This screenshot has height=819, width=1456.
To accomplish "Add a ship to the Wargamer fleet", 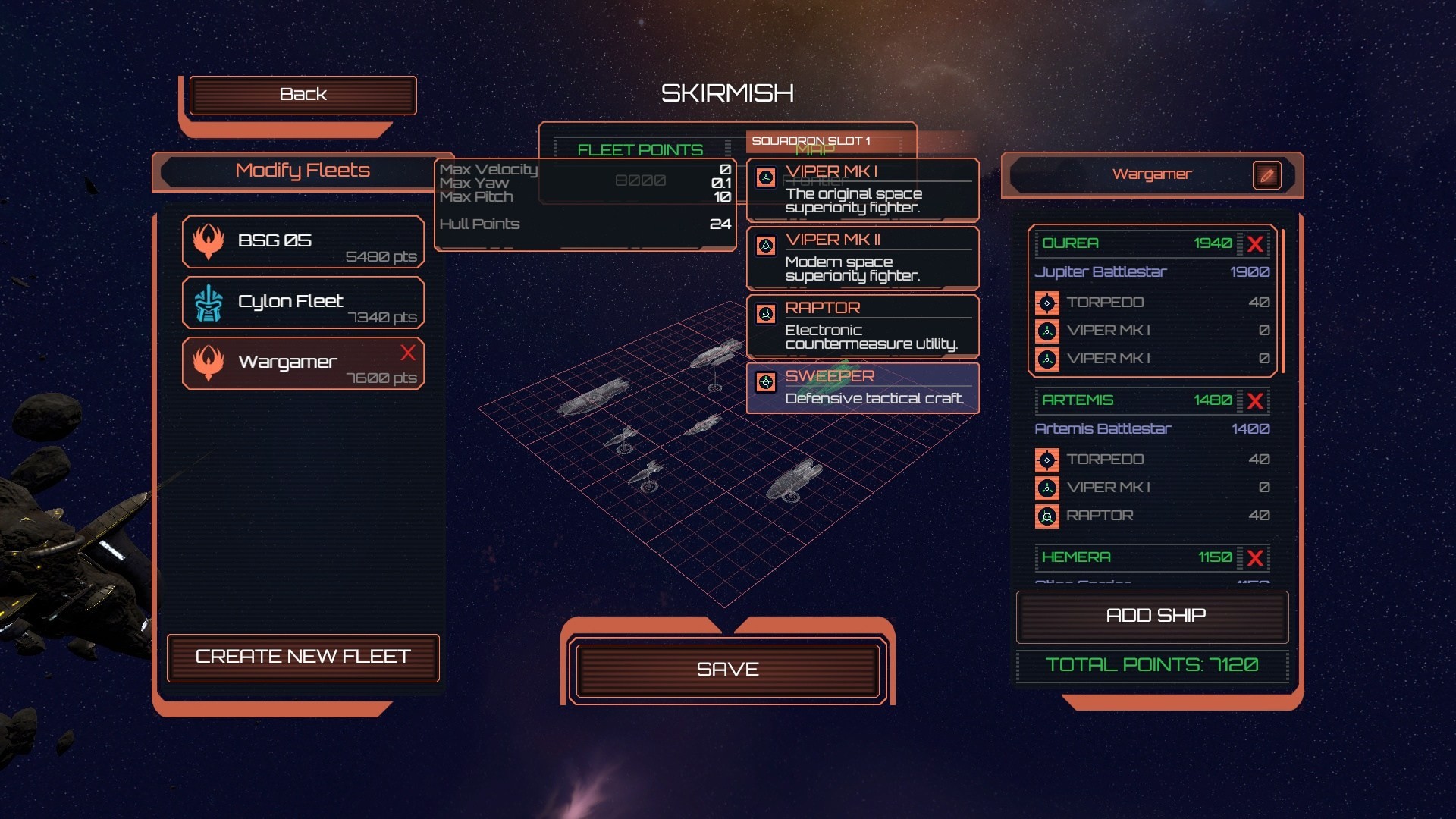I will pyautogui.click(x=1151, y=616).
